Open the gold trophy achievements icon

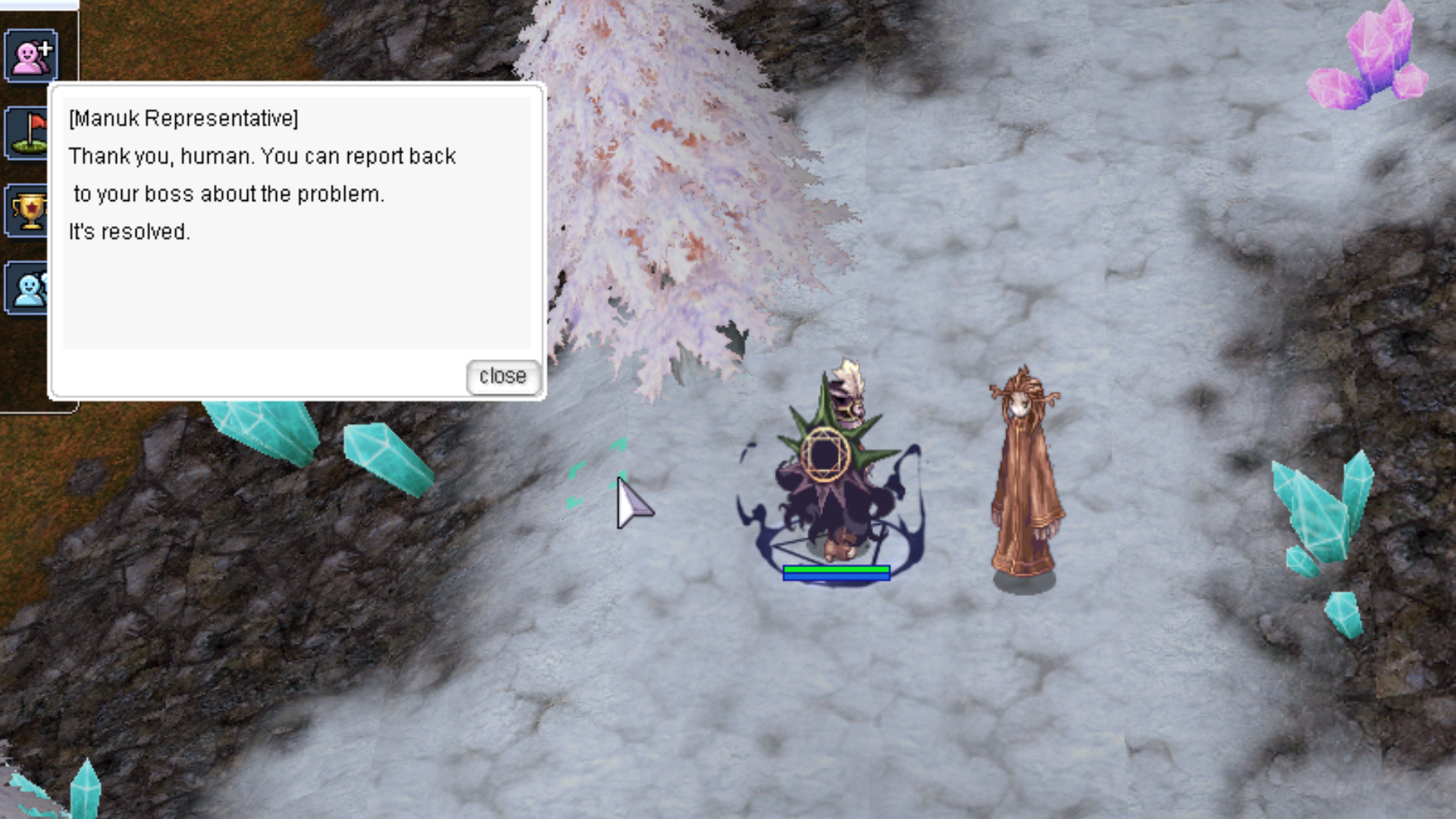pos(29,212)
